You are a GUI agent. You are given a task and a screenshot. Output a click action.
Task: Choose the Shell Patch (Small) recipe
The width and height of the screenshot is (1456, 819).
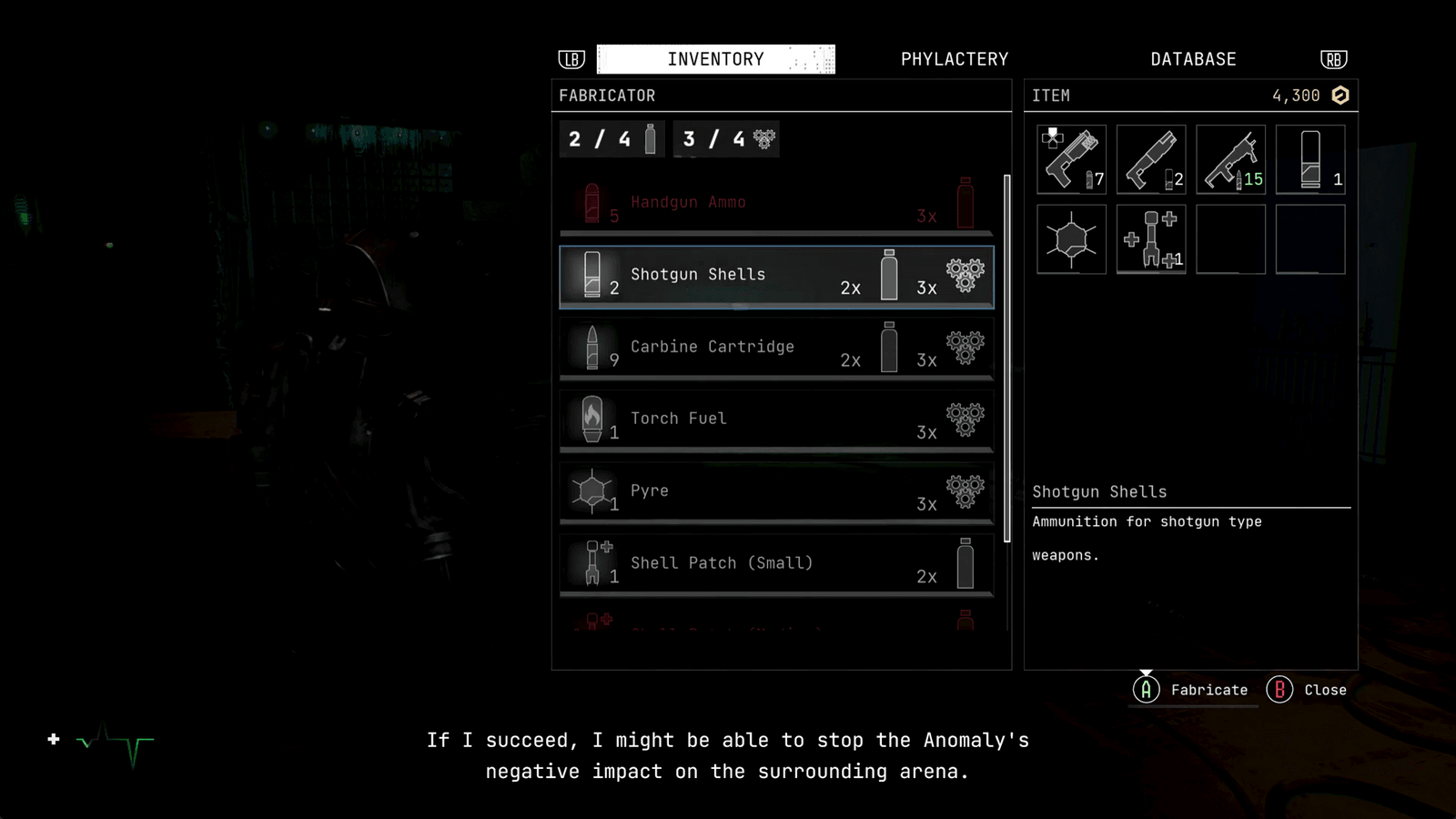pos(776,563)
